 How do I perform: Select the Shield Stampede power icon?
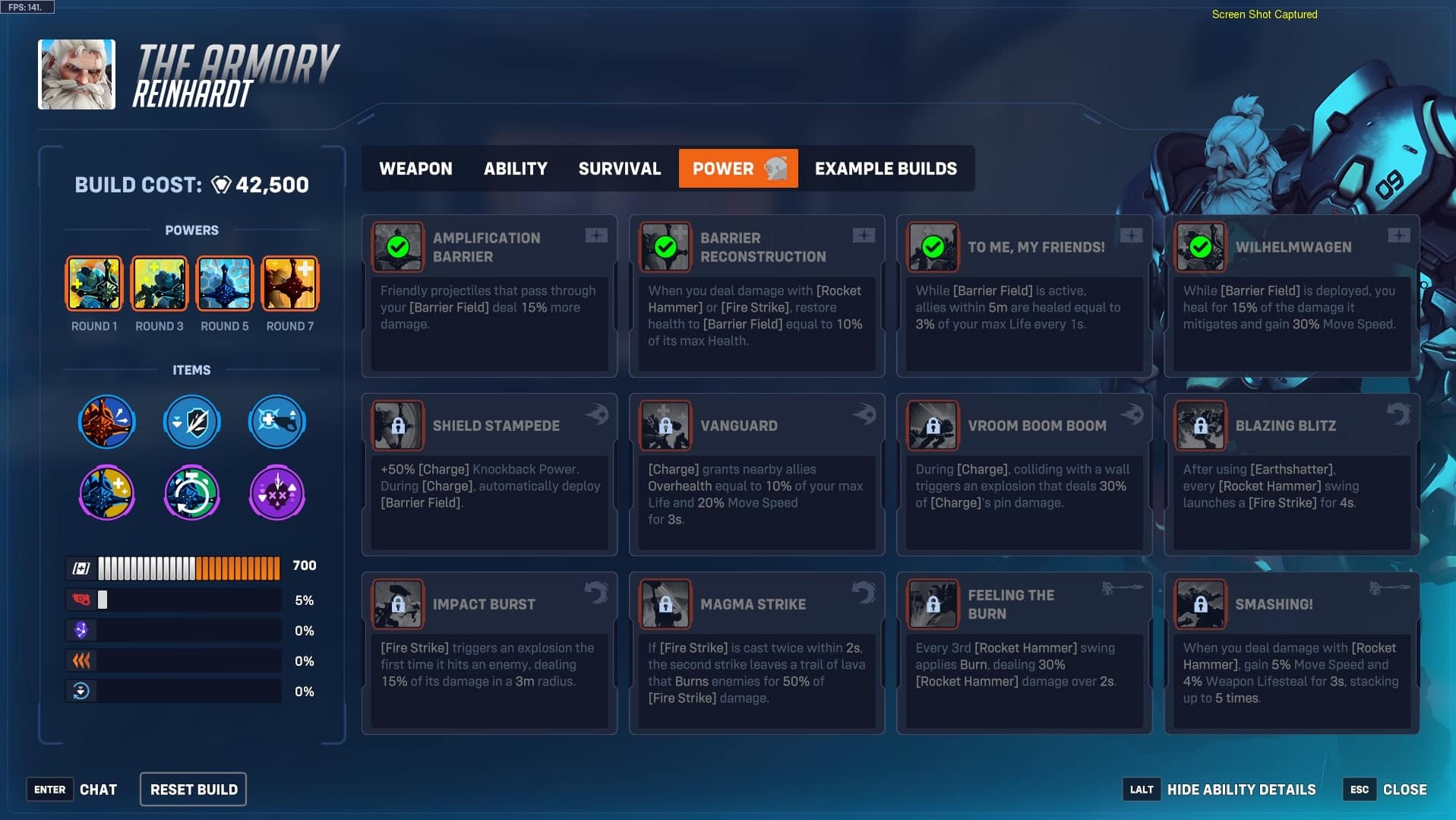pos(398,426)
